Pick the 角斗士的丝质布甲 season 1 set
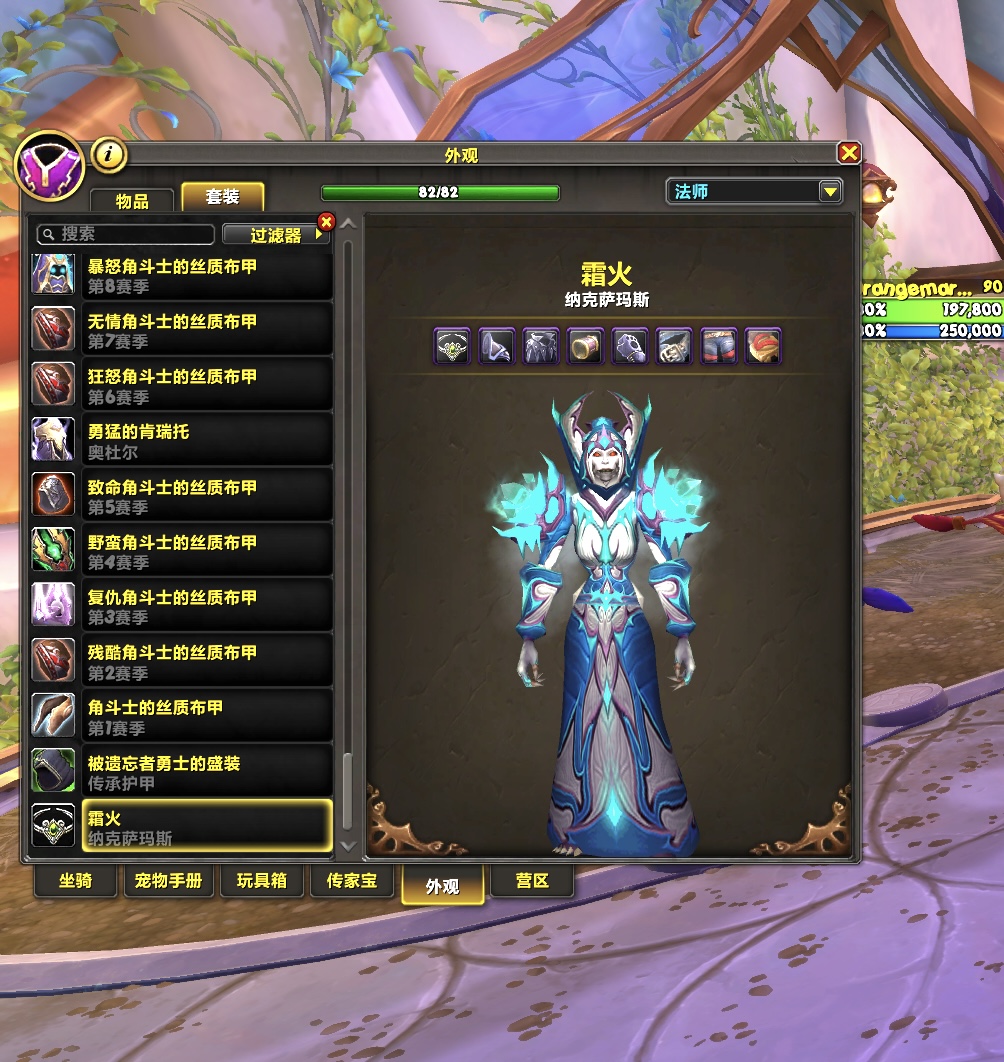The image size is (1004, 1062). 182,716
